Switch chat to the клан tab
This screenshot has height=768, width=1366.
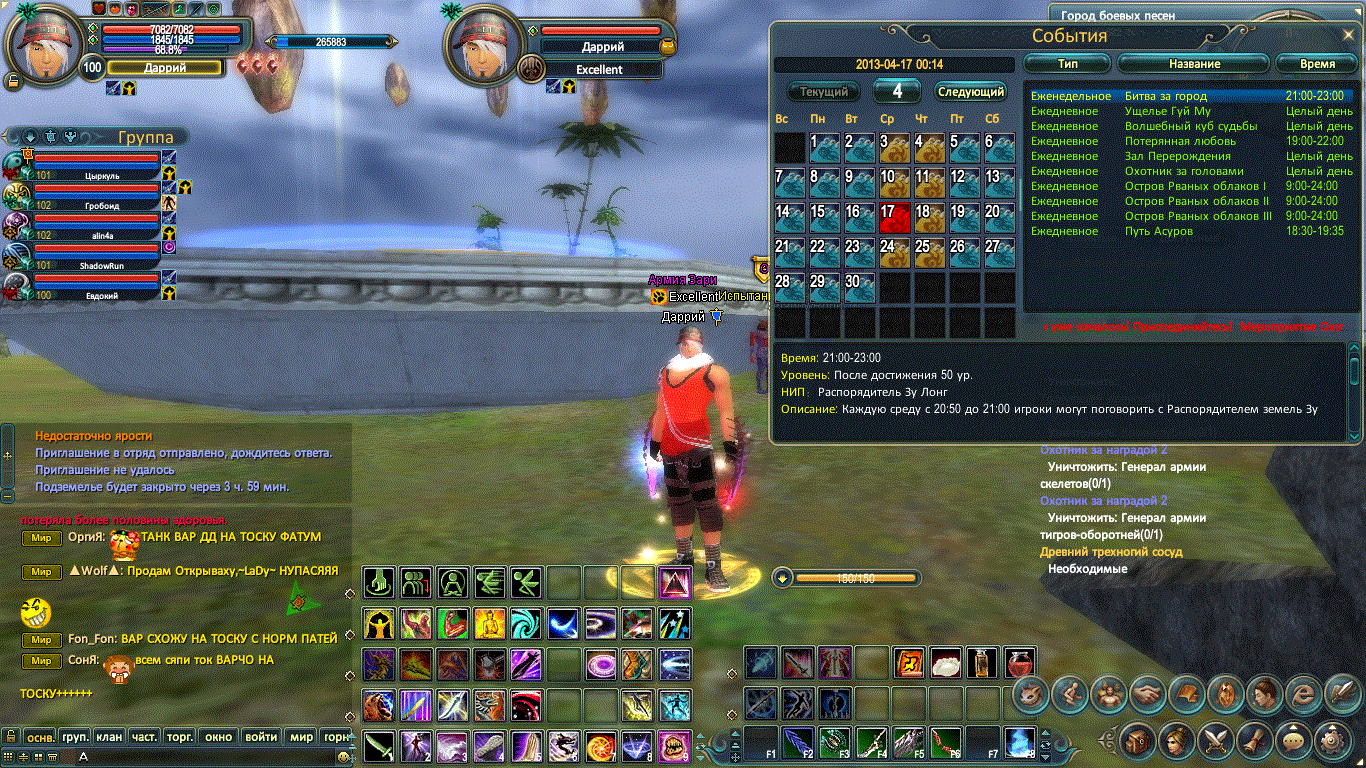110,737
